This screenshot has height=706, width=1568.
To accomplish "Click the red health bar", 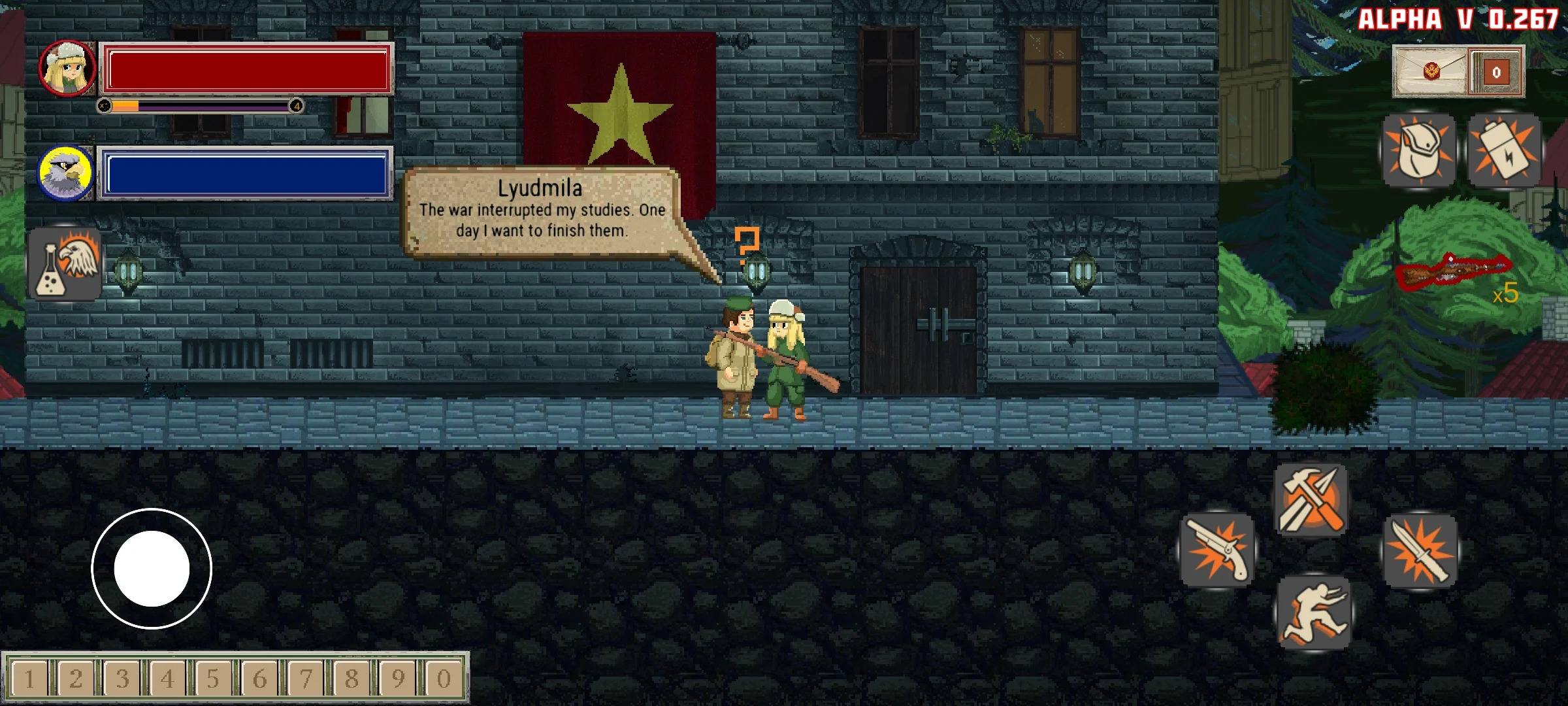I will pos(248,69).
